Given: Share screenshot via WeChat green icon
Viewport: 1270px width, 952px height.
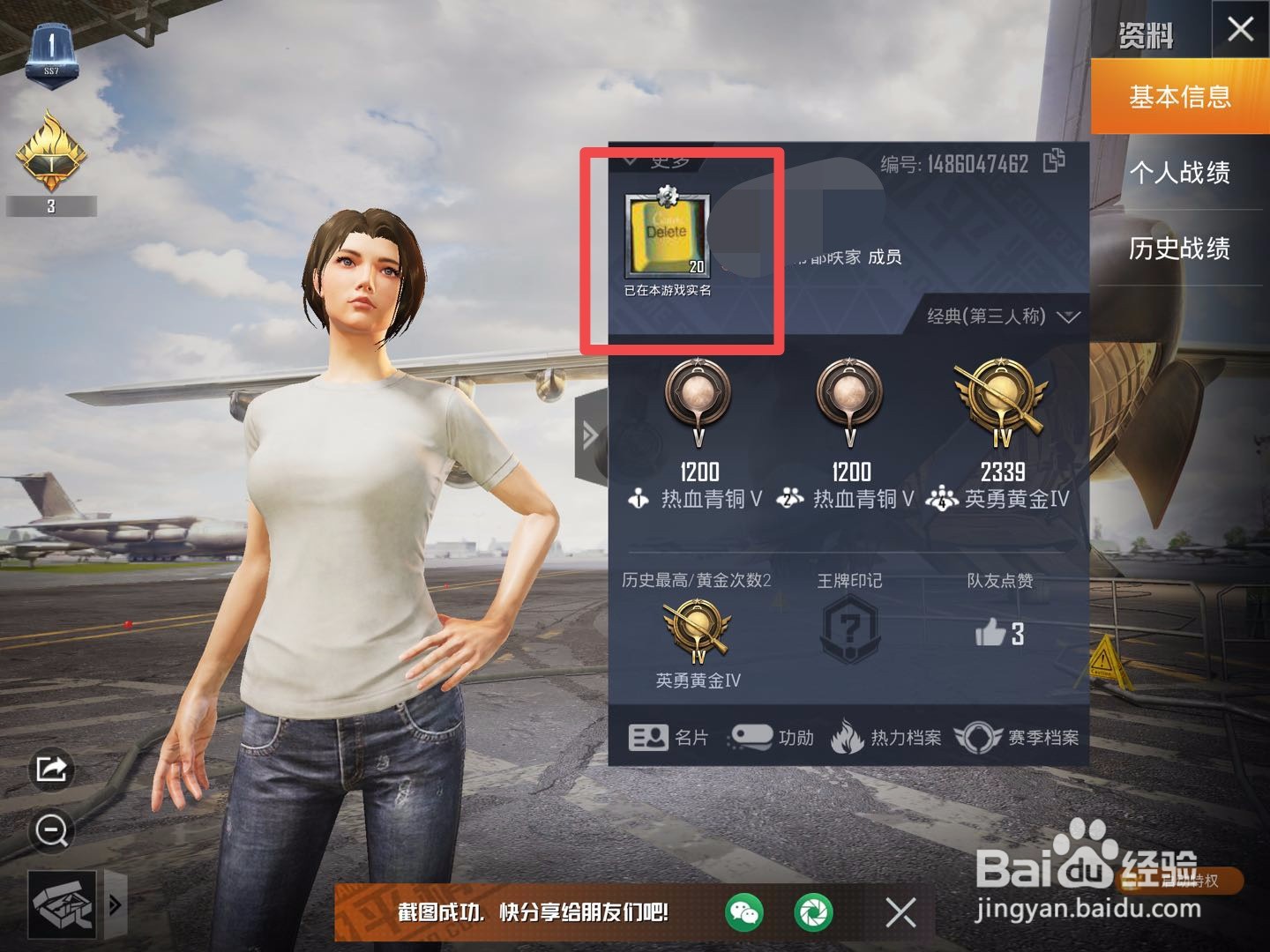Looking at the screenshot, I should tap(745, 914).
